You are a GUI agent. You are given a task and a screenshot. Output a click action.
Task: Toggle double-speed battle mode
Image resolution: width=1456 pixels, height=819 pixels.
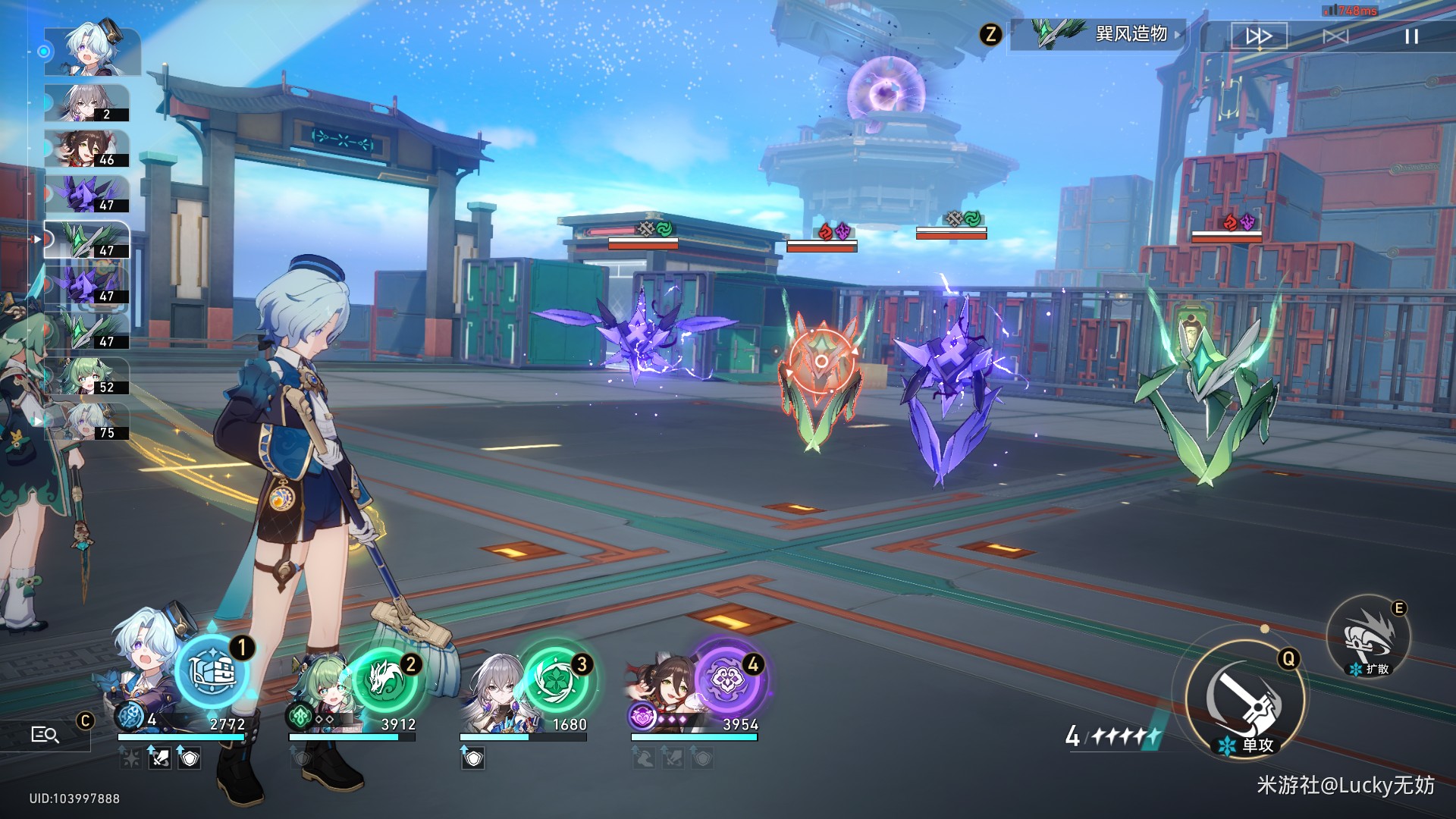[x=1259, y=36]
